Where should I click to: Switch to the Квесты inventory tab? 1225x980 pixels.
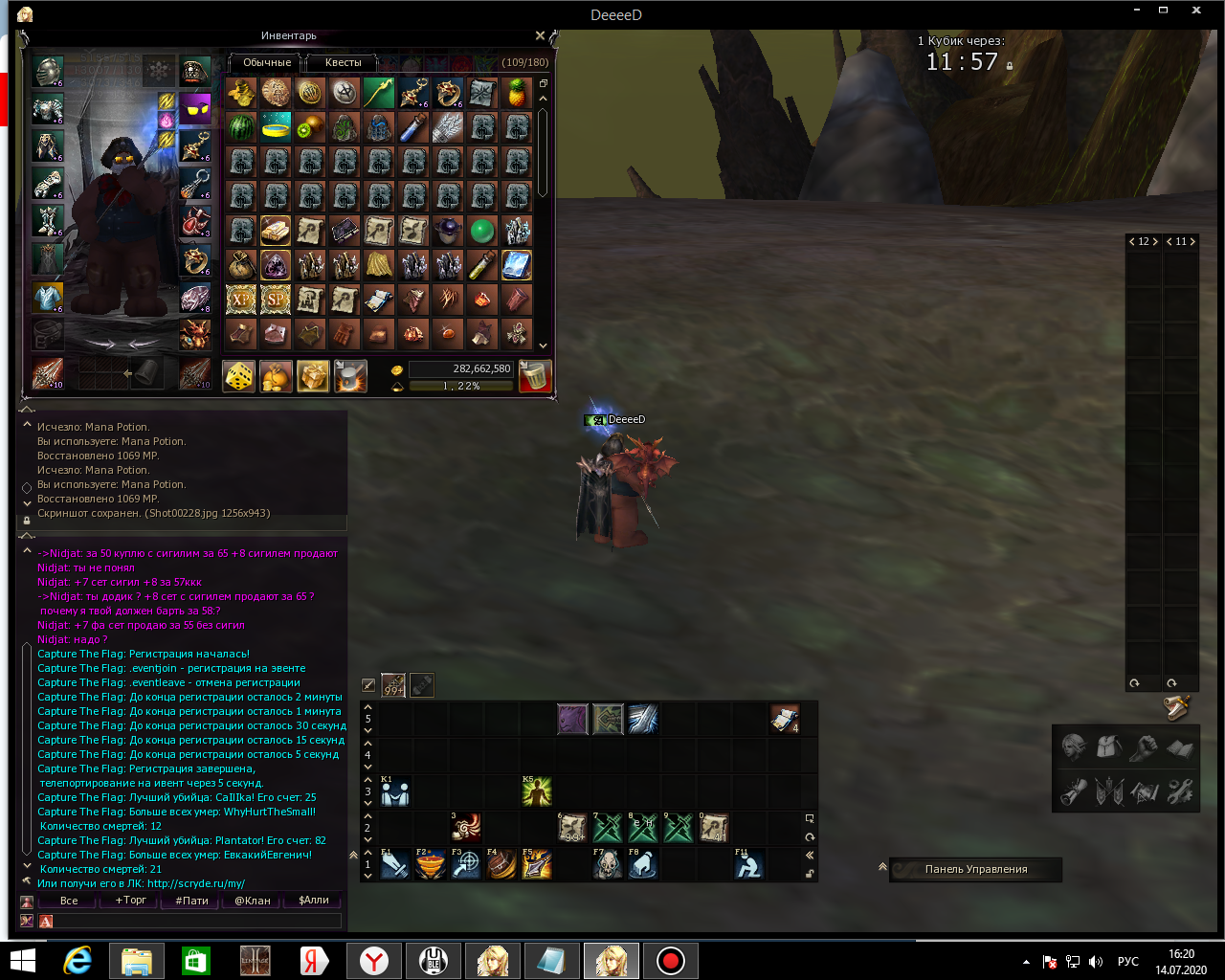pos(342,62)
